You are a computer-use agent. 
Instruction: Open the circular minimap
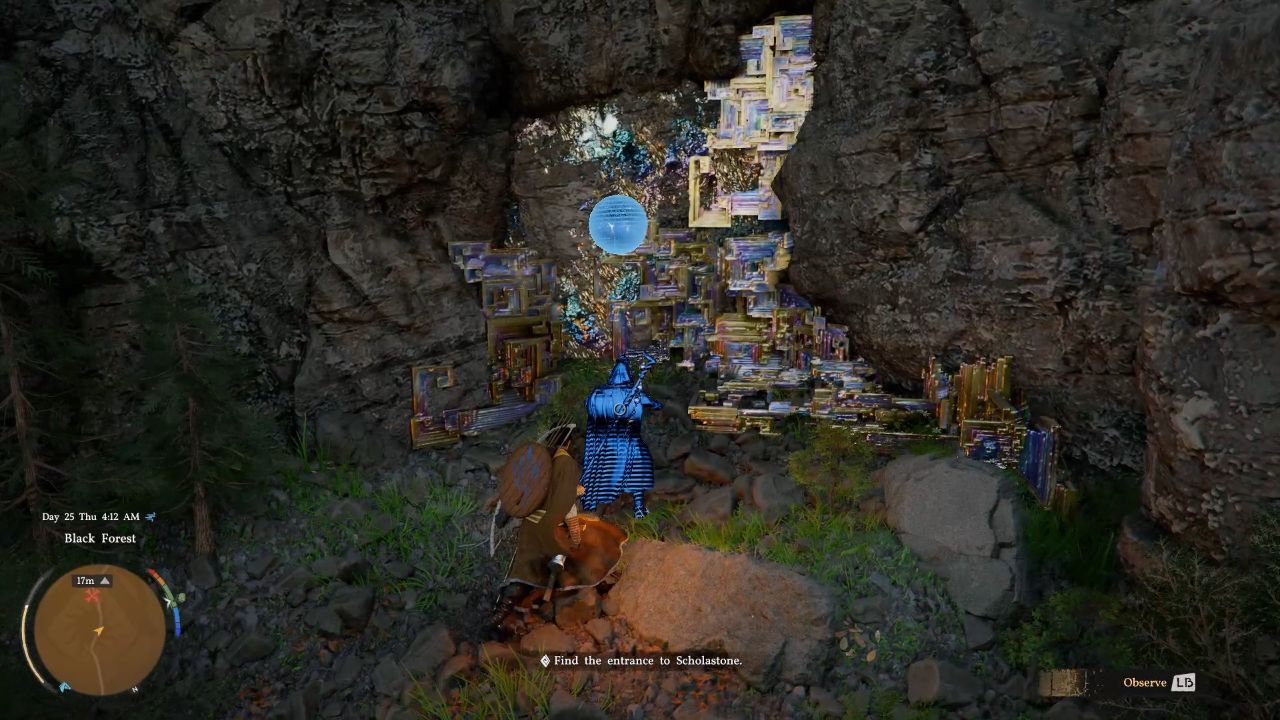tap(100, 629)
